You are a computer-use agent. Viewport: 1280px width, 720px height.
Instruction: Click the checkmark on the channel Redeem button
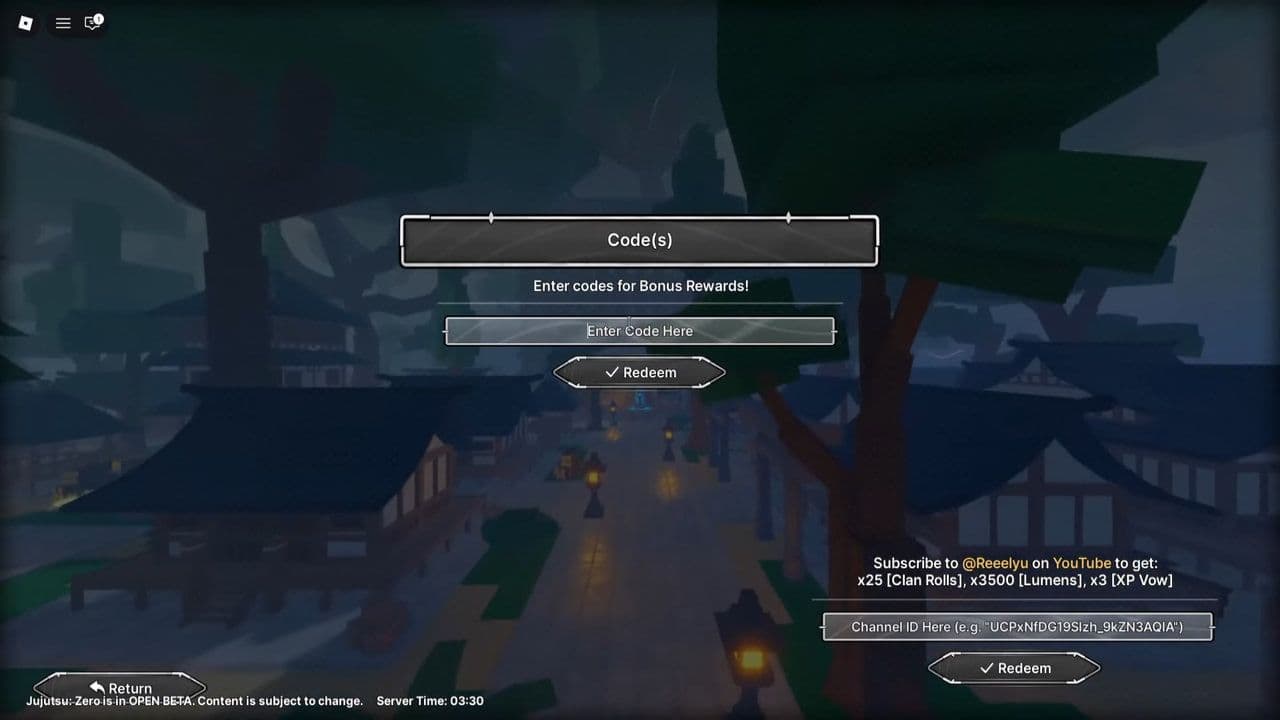click(x=986, y=668)
